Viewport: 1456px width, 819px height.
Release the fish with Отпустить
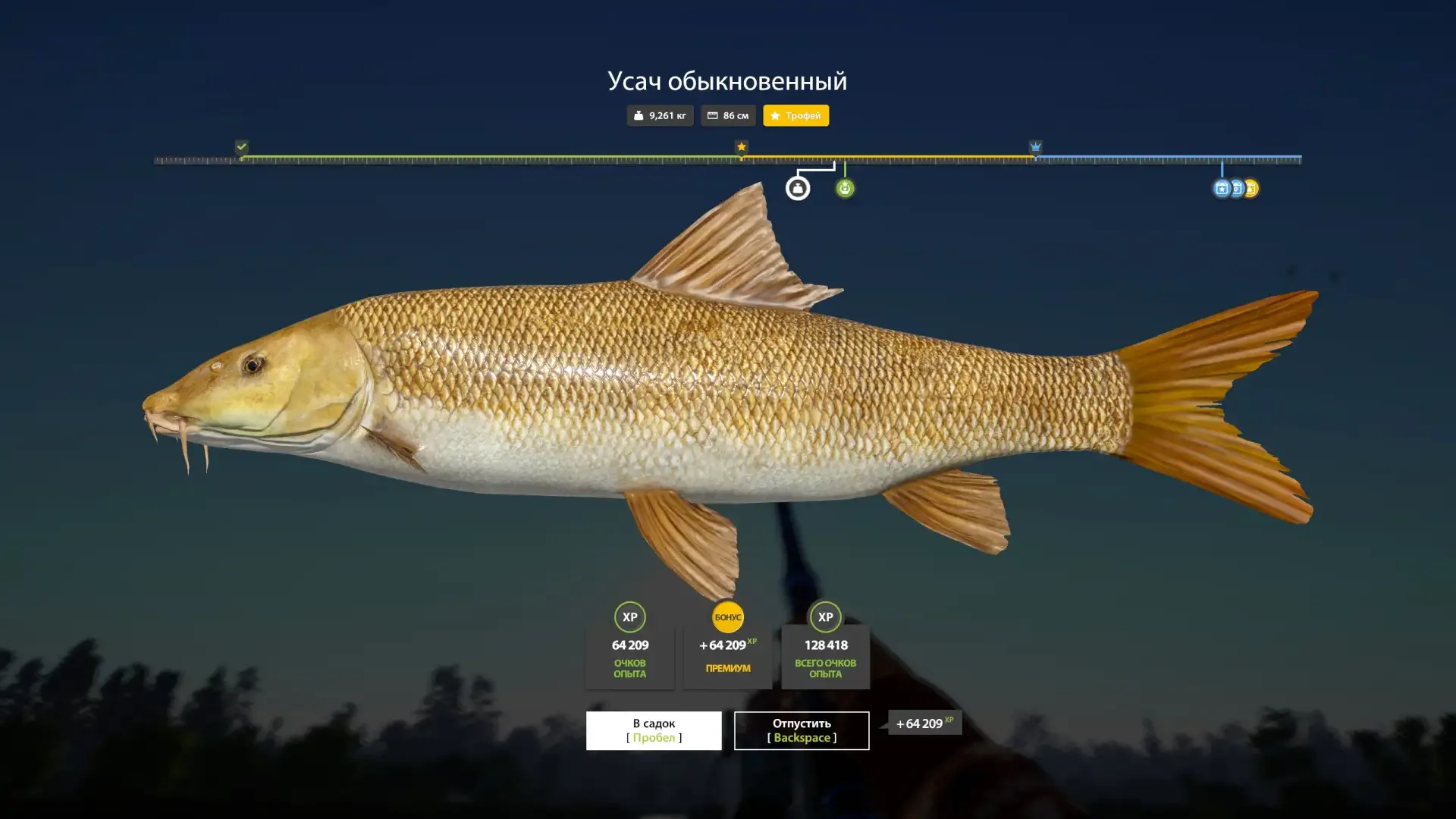coord(802,730)
